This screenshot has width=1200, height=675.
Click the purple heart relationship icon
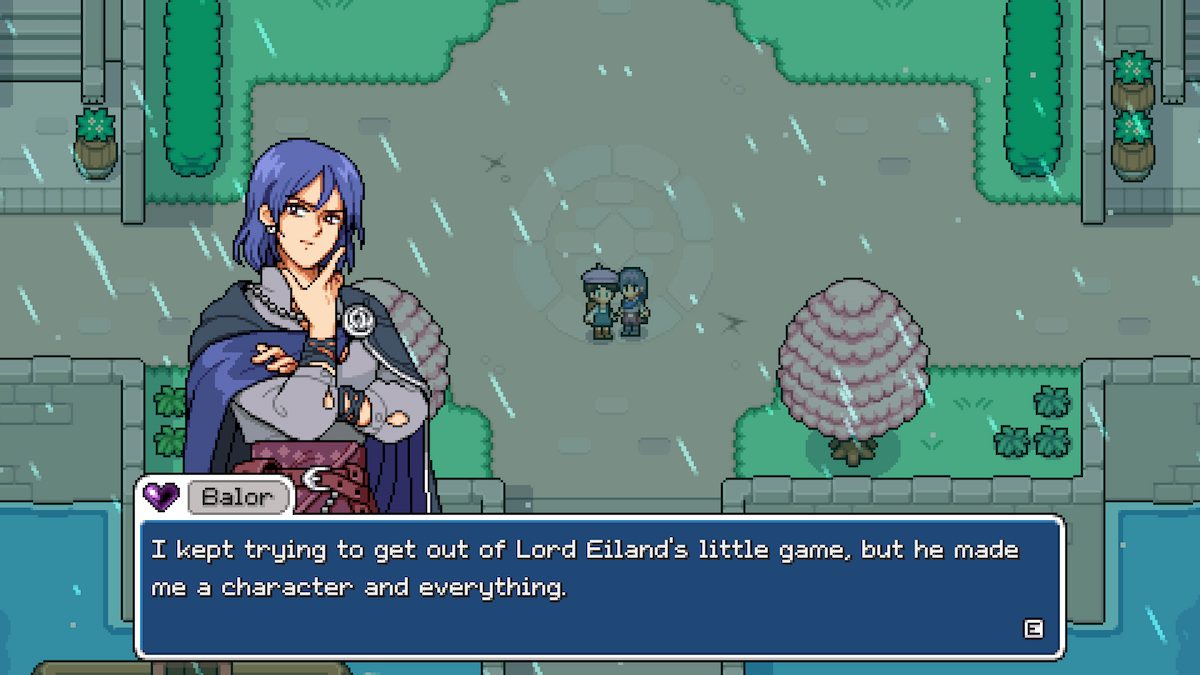[161, 495]
